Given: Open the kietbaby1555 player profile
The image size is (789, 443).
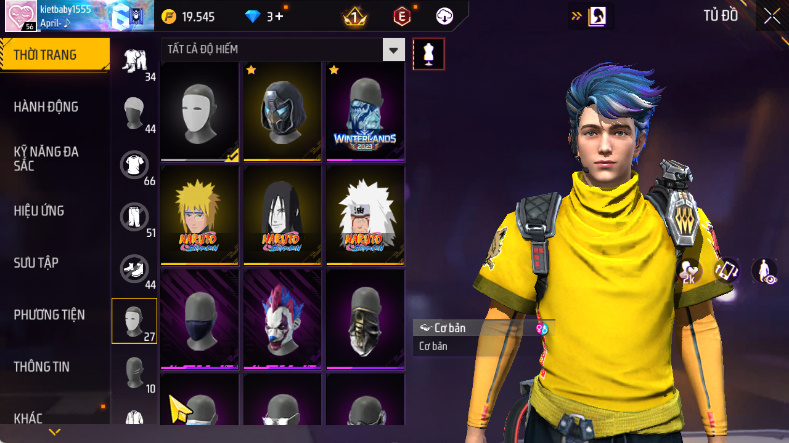Looking at the screenshot, I should [60, 16].
